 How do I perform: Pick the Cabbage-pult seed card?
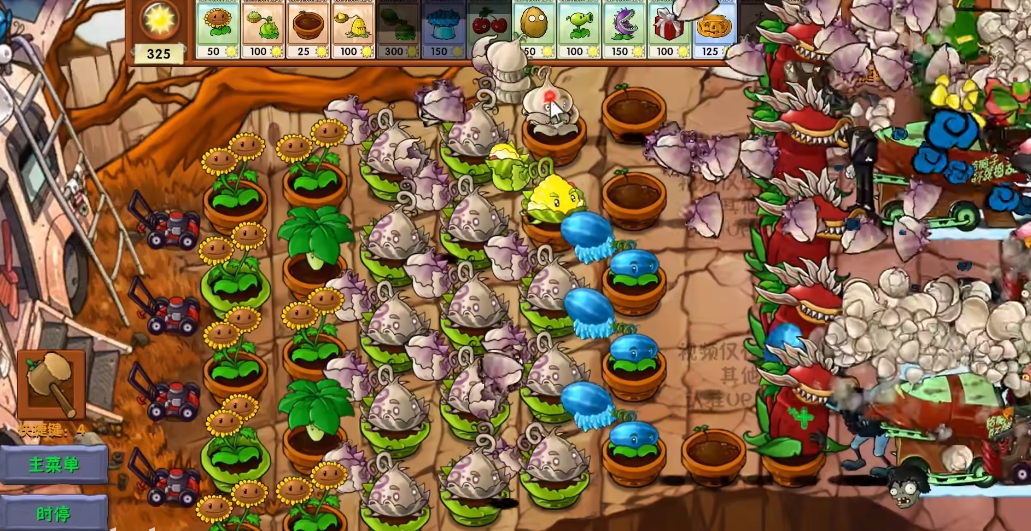[x=263, y=29]
